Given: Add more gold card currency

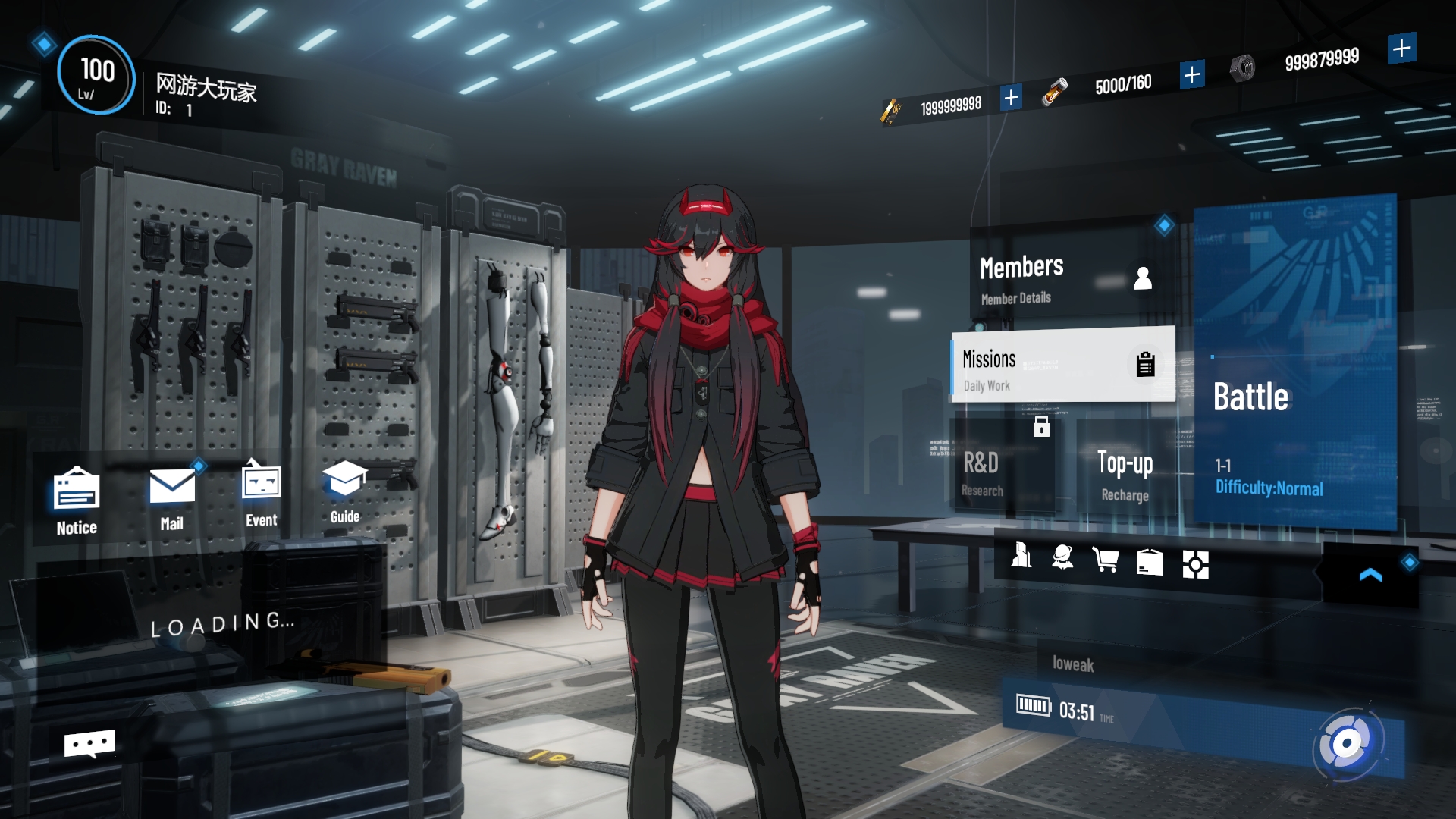Looking at the screenshot, I should (1010, 98).
